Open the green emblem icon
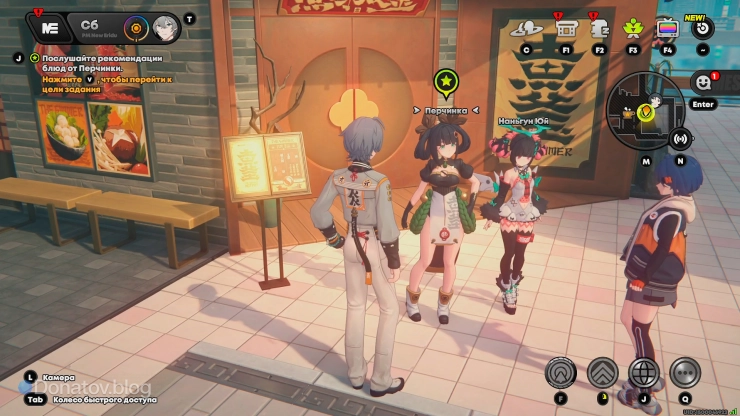Viewport: 740px width, 416px height. tap(632, 28)
